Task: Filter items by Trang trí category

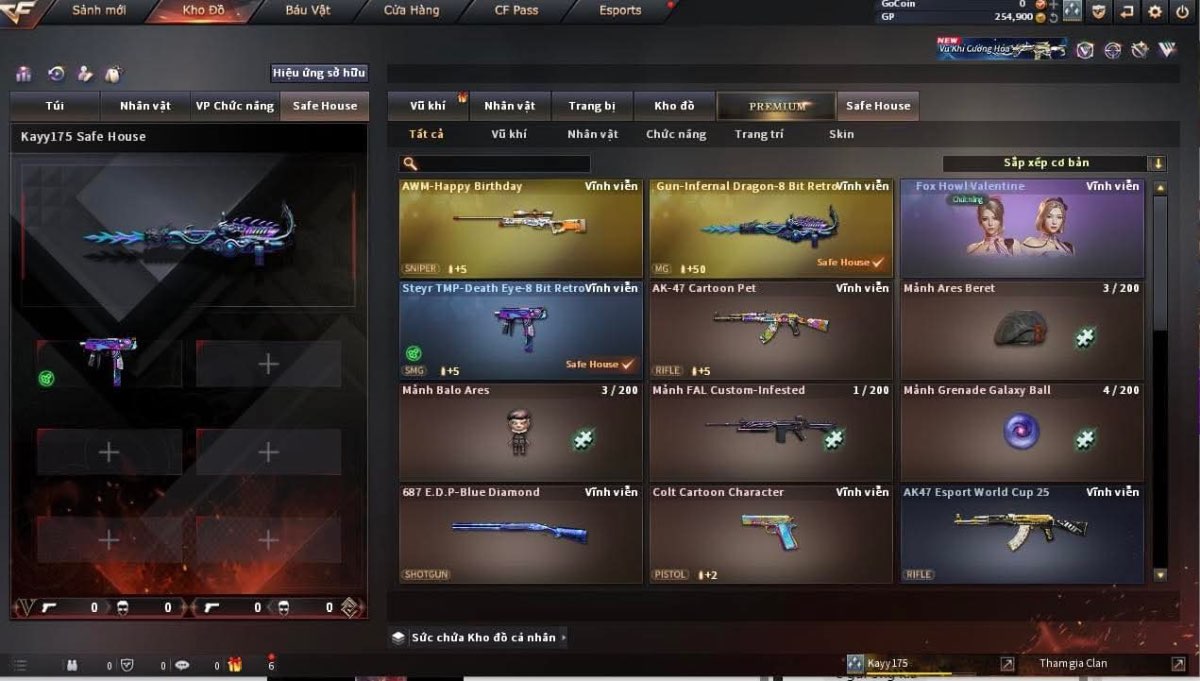Action: (759, 134)
